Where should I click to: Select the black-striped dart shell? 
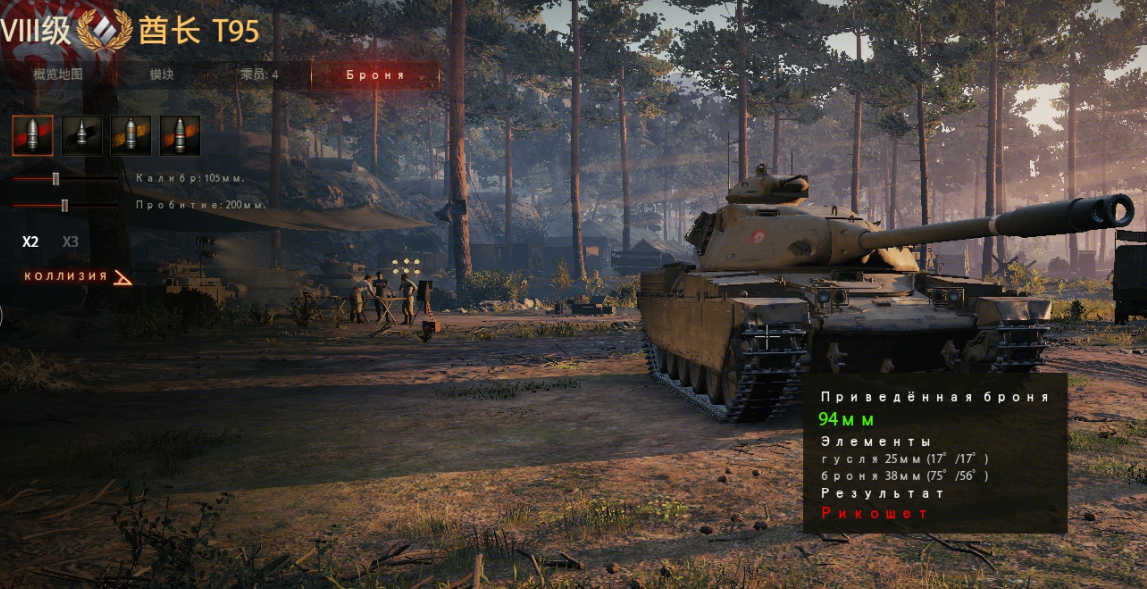[x=82, y=135]
